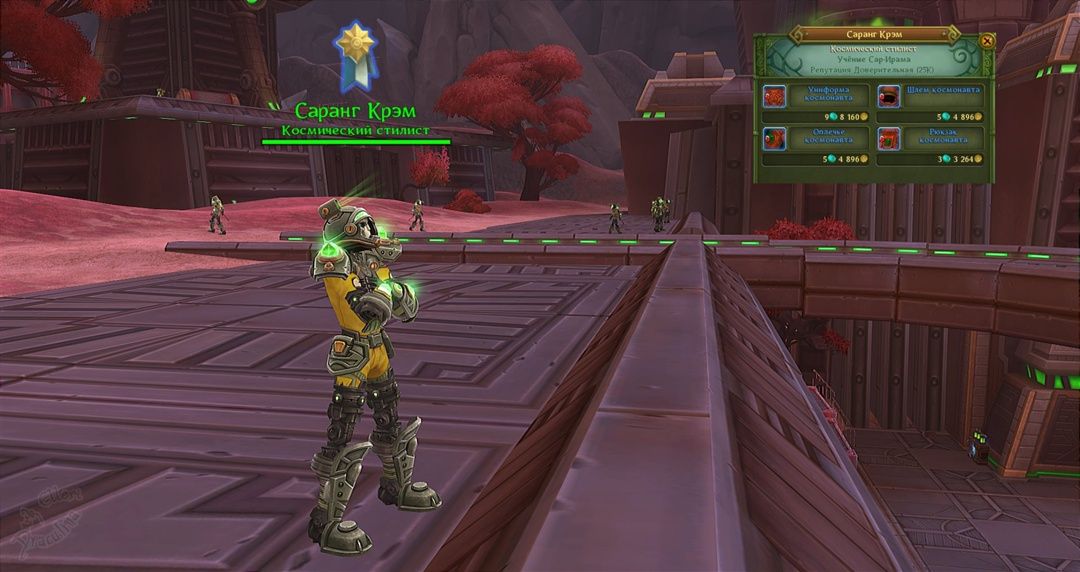Image resolution: width=1080 pixels, height=572 pixels.
Task: Select the Униформа космонавта item
Action: click(776, 96)
